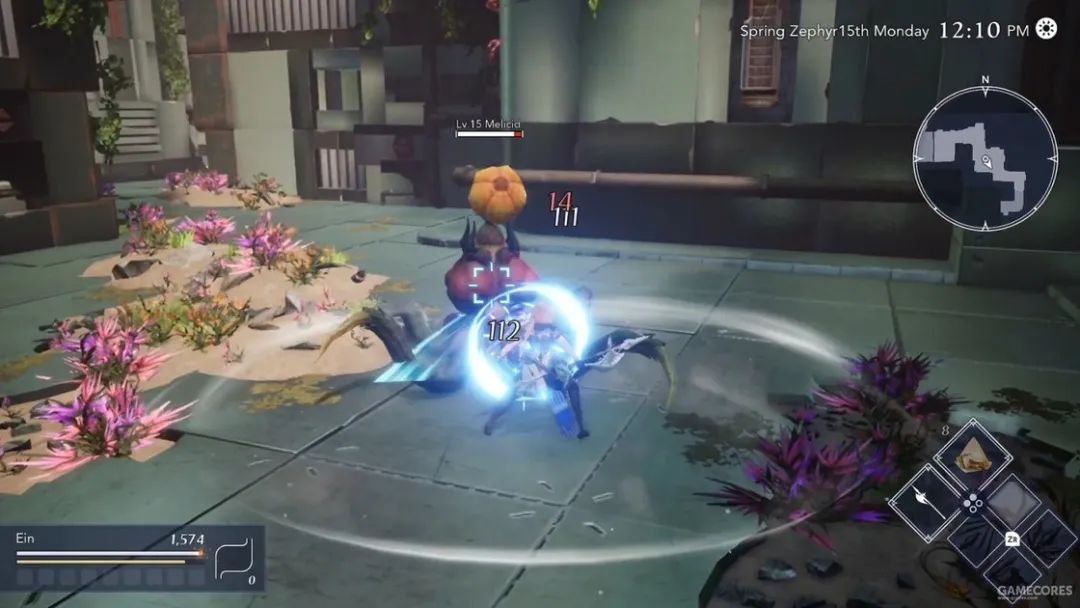
Task: Open the circular minimap
Action: point(984,160)
